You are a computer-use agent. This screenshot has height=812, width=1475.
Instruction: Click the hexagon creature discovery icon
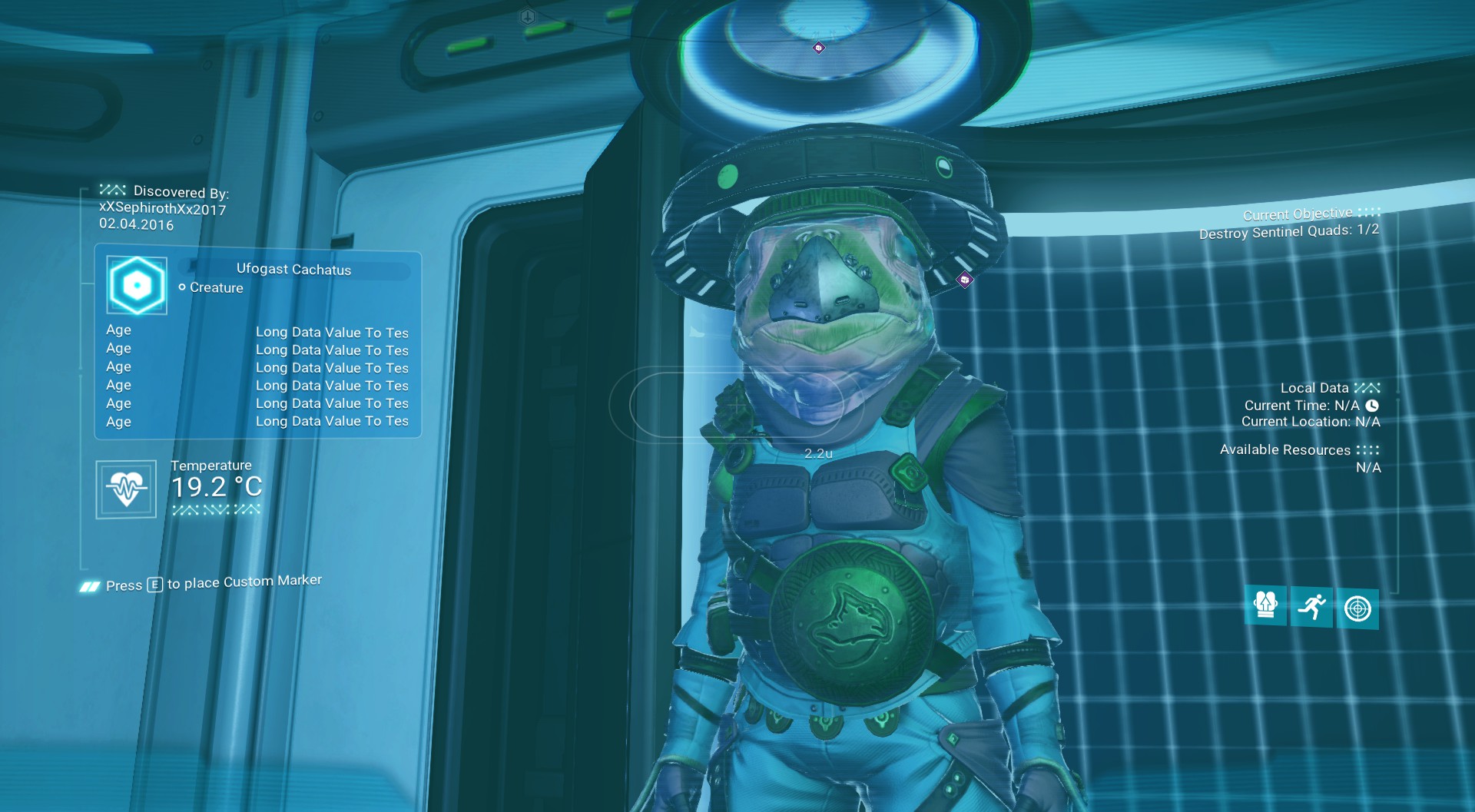137,286
